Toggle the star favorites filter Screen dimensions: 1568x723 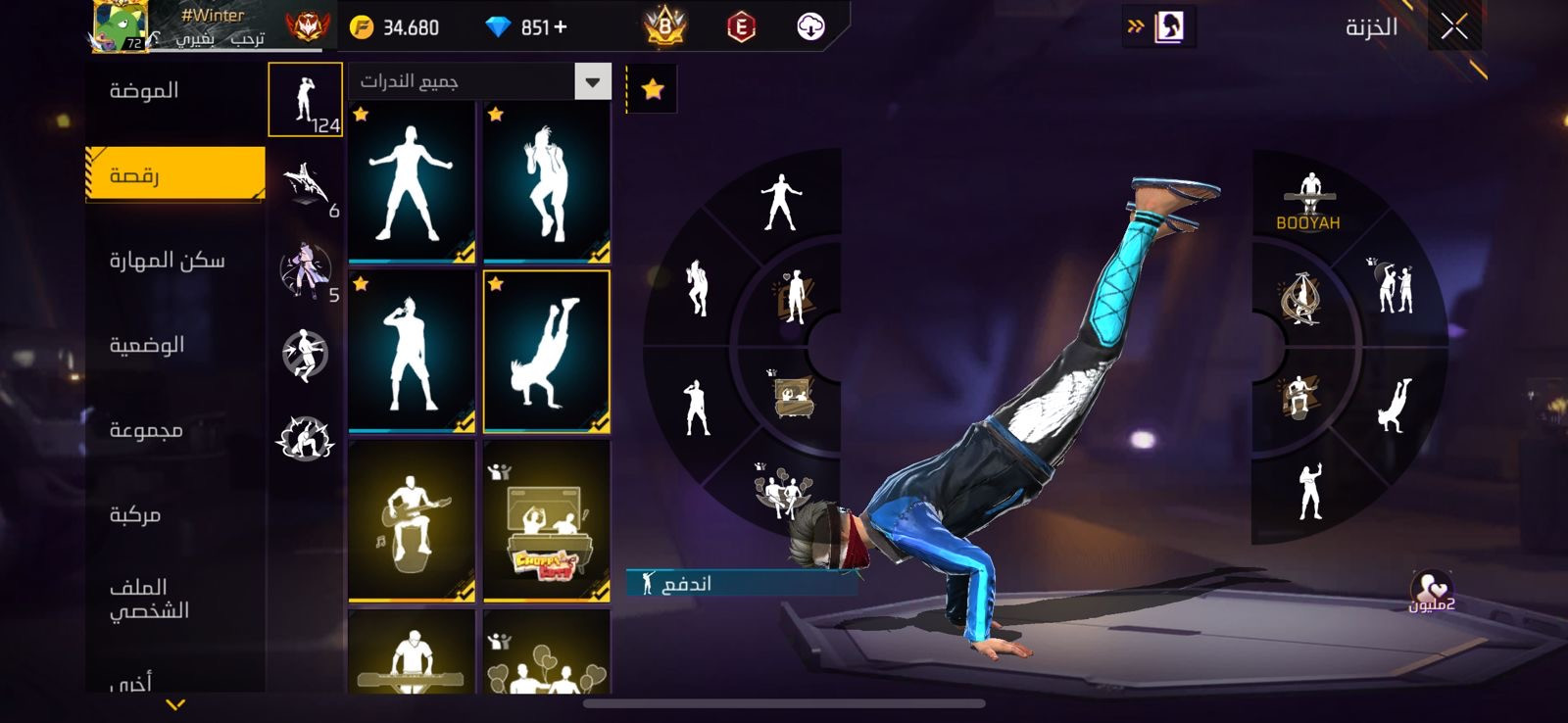[652, 90]
